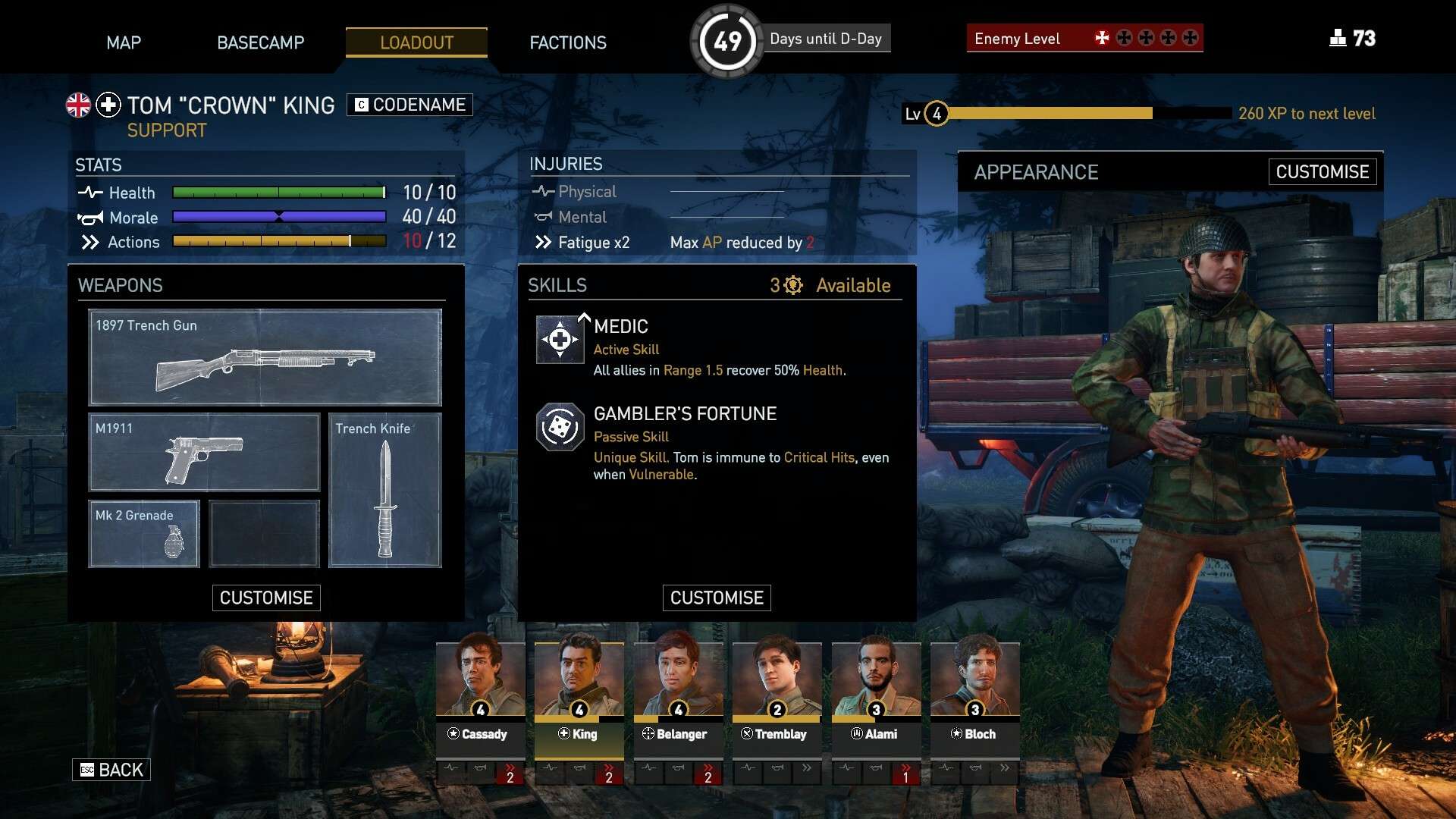The image size is (1456, 819).
Task: Customise the soldier's appearance
Action: click(1322, 172)
